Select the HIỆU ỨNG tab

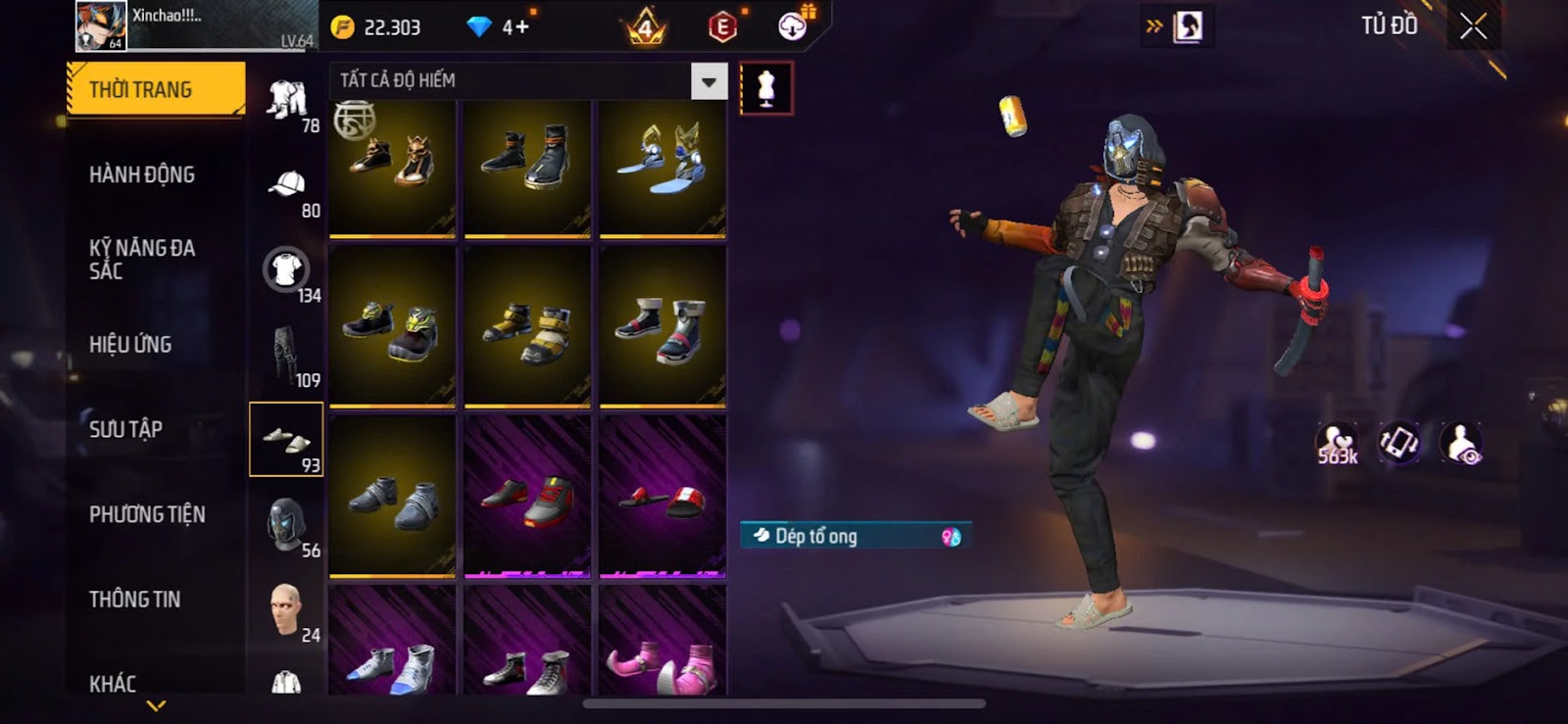(x=130, y=345)
